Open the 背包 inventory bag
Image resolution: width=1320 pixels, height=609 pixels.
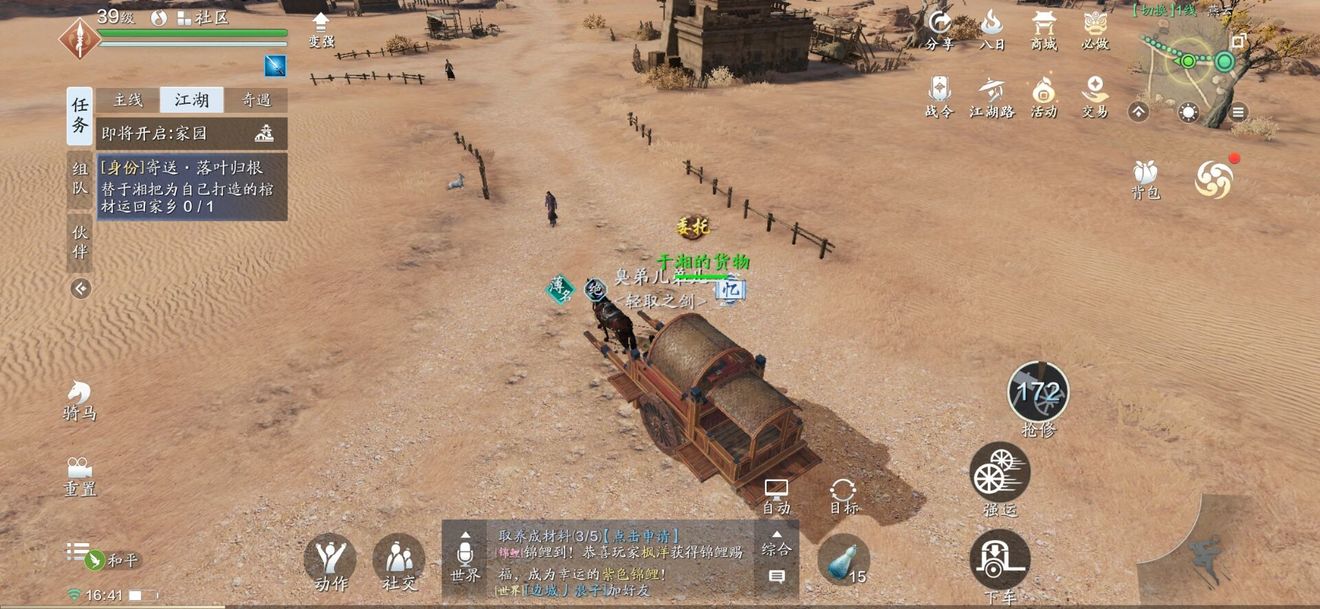point(1145,178)
